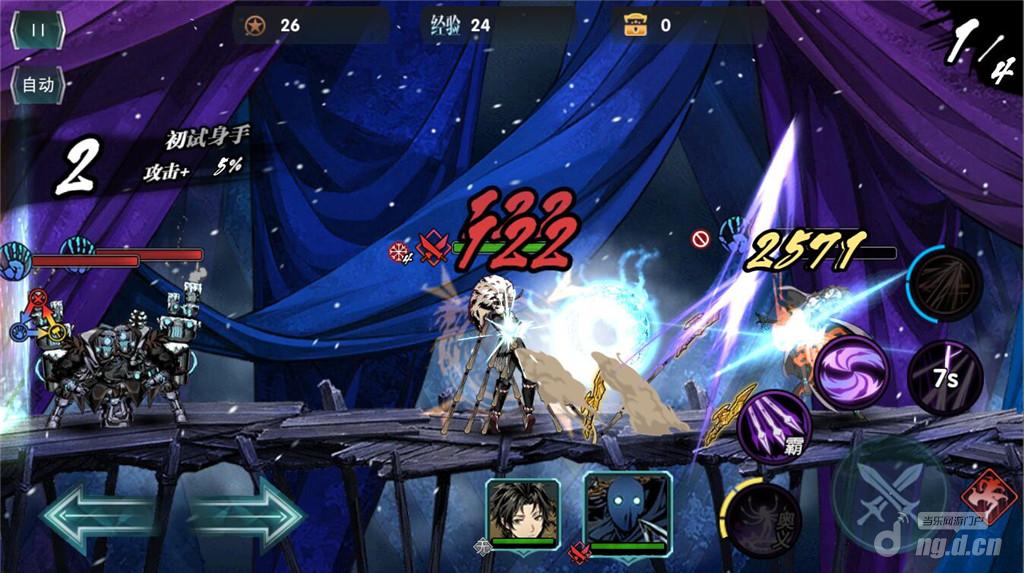The width and height of the screenshot is (1024, 573).
Task: Tap the skill showing 7s cooldown
Action: [945, 378]
